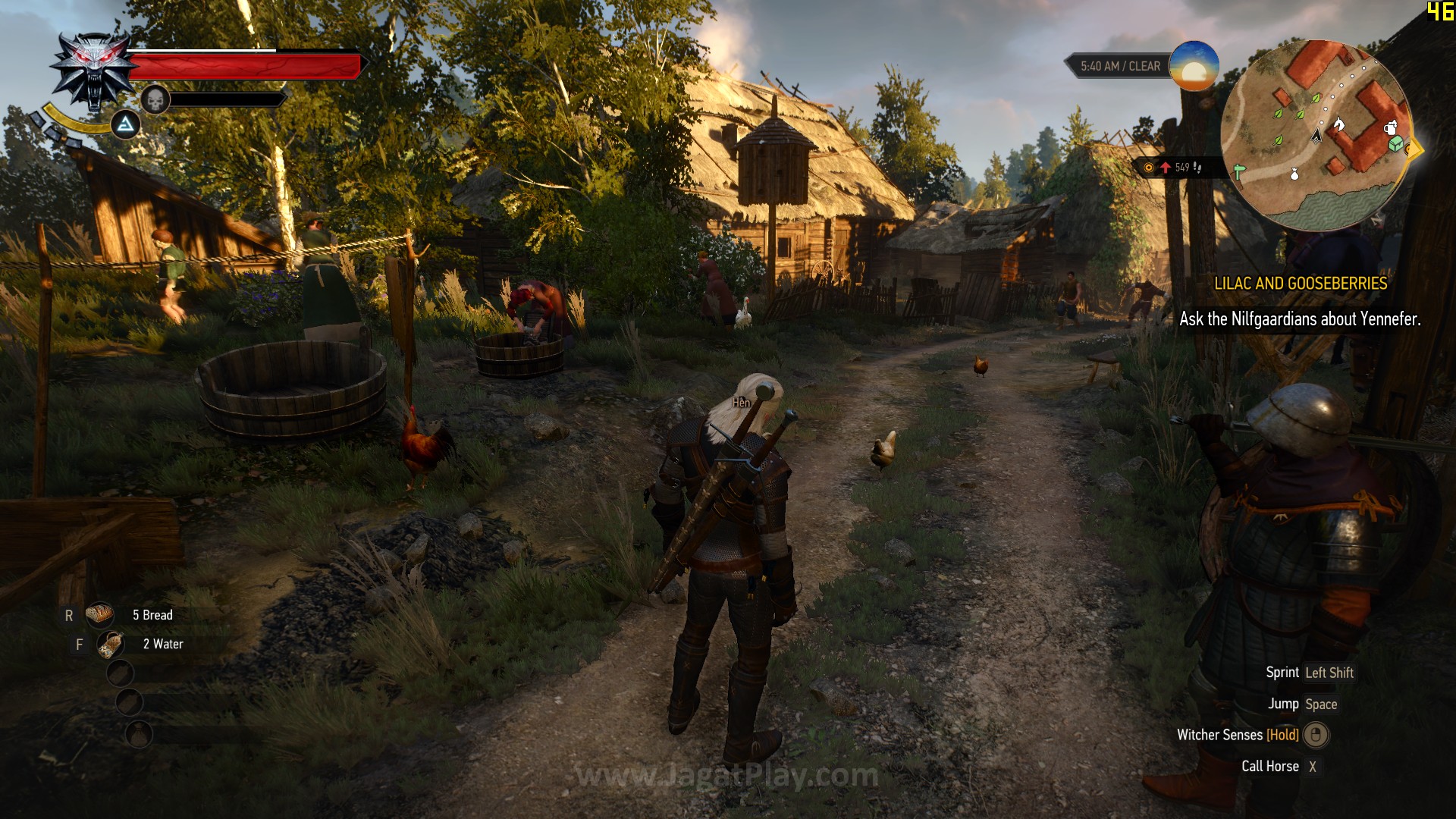Click the circular village minimap

click(1316, 135)
